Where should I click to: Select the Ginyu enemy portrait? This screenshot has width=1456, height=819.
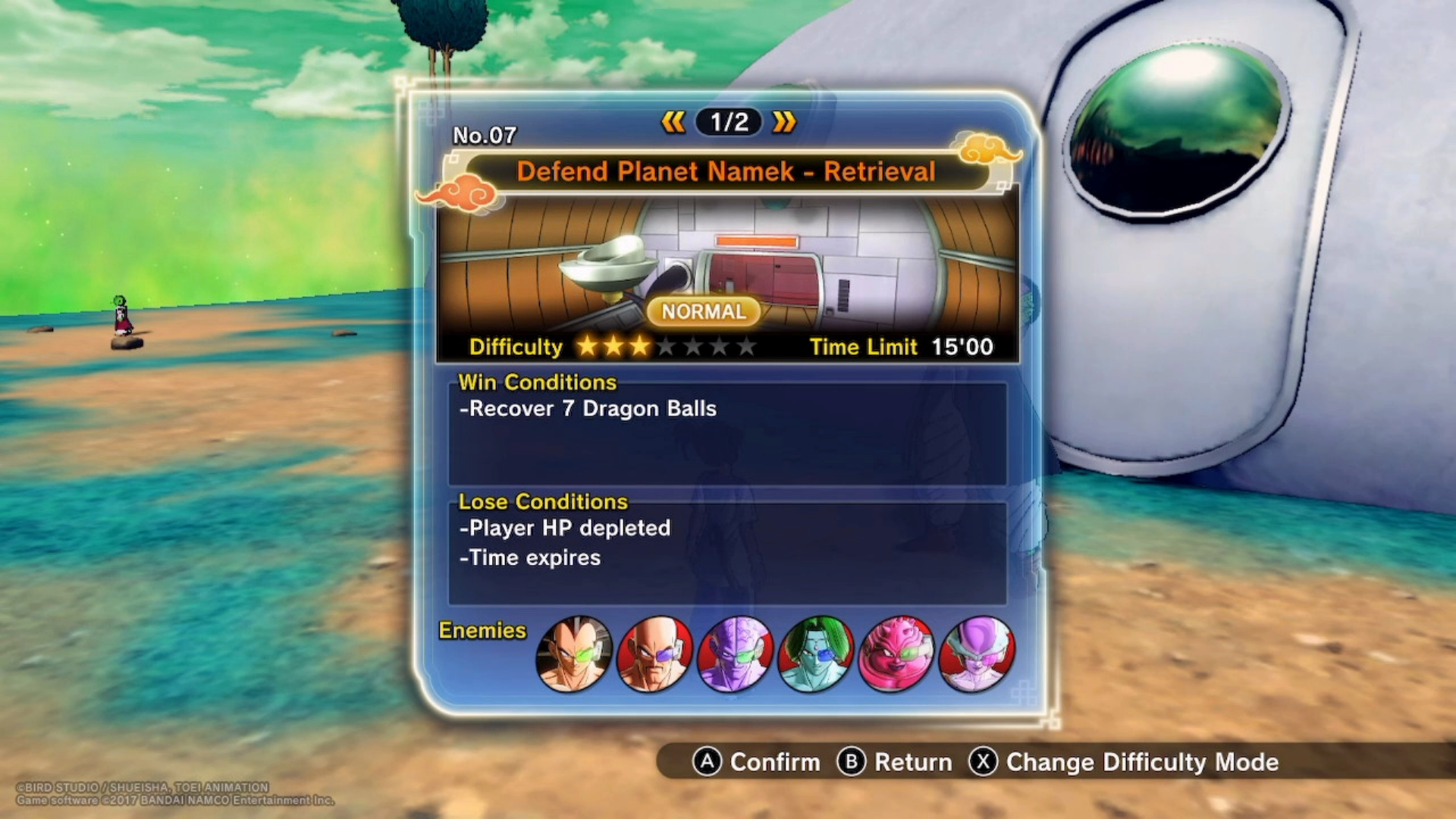tap(735, 654)
